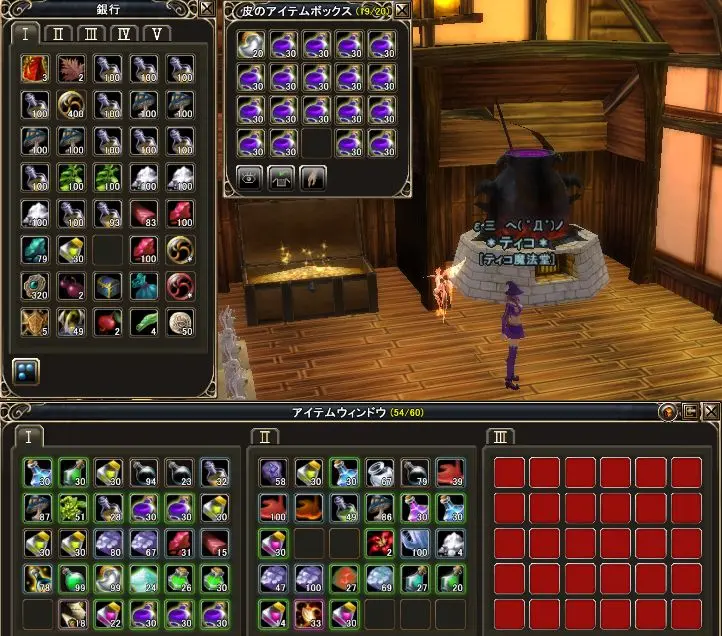Click the red potion with count 2 in inventory

pos(380,543)
